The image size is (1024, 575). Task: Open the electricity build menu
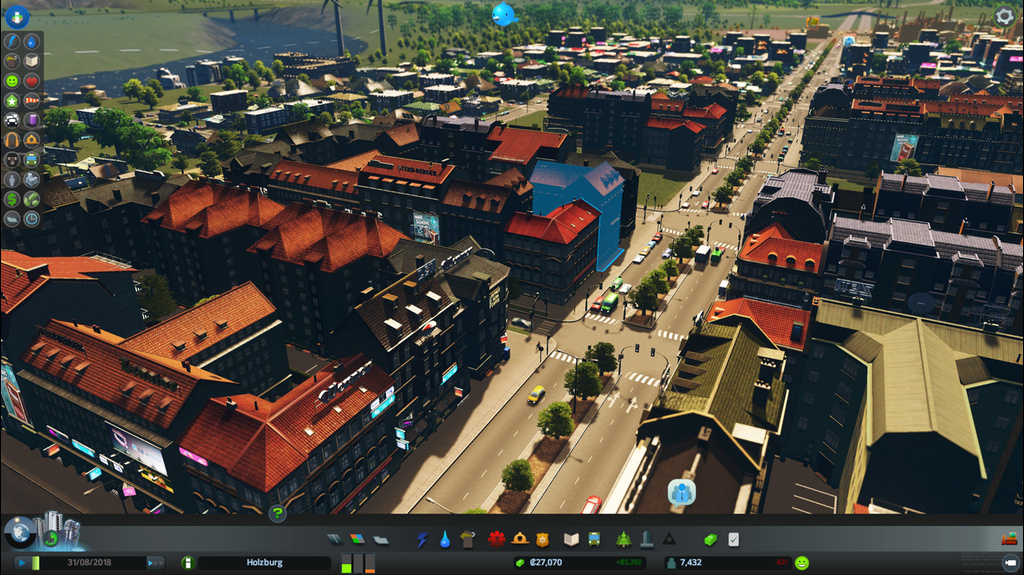423,539
